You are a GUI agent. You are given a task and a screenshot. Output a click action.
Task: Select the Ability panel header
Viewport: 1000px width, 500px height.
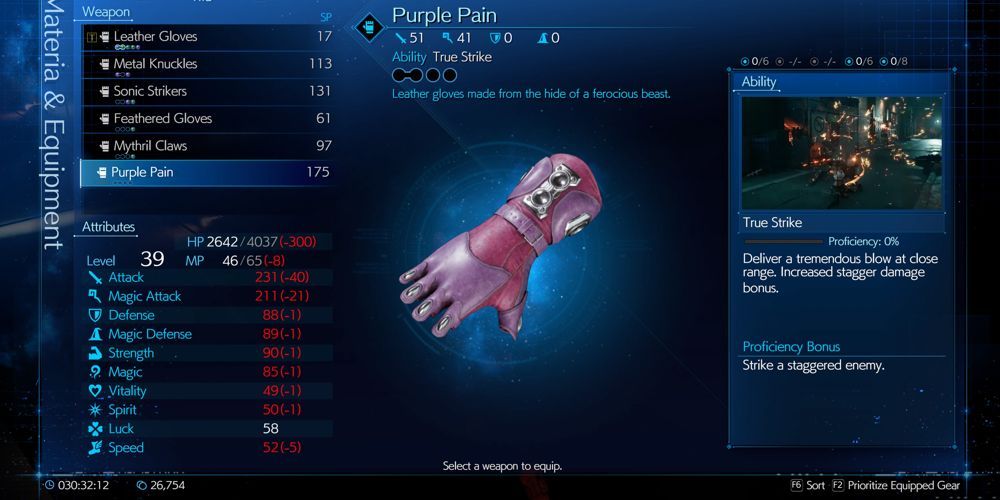759,82
